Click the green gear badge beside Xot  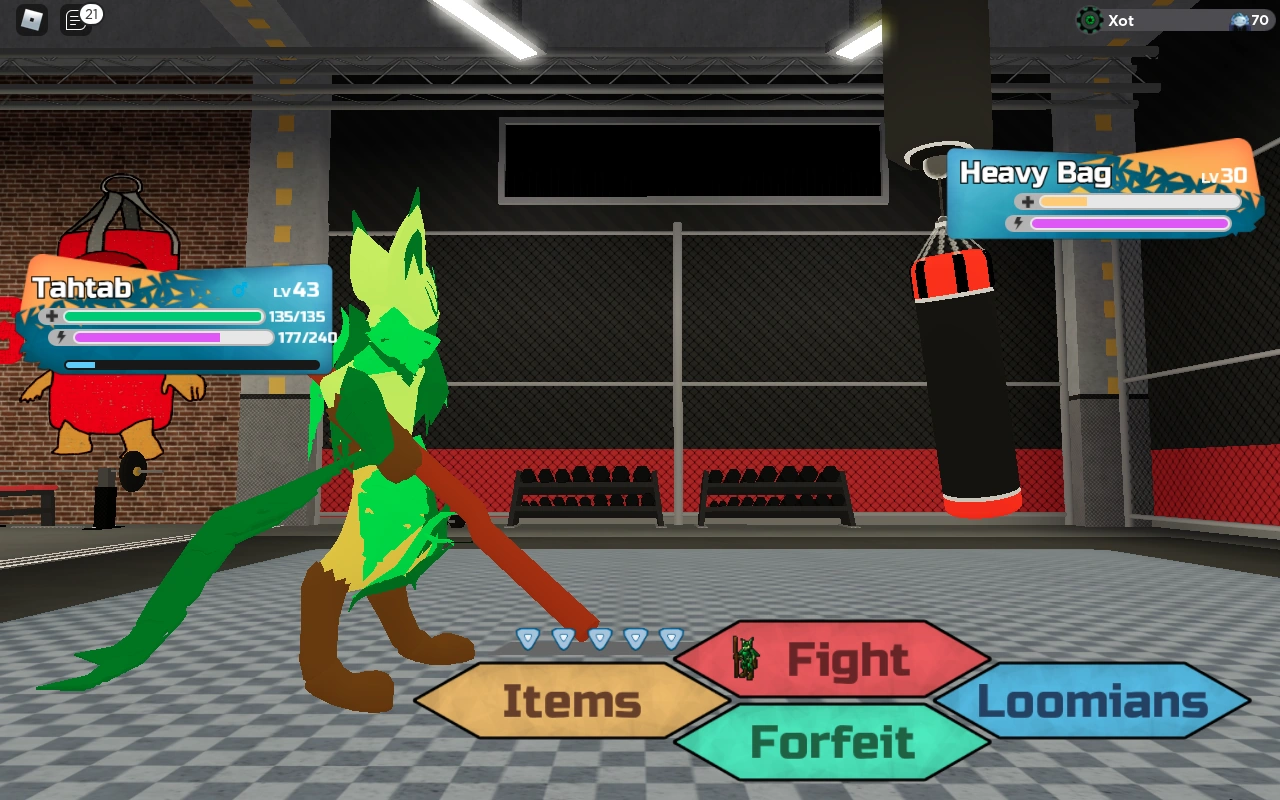1089,18
